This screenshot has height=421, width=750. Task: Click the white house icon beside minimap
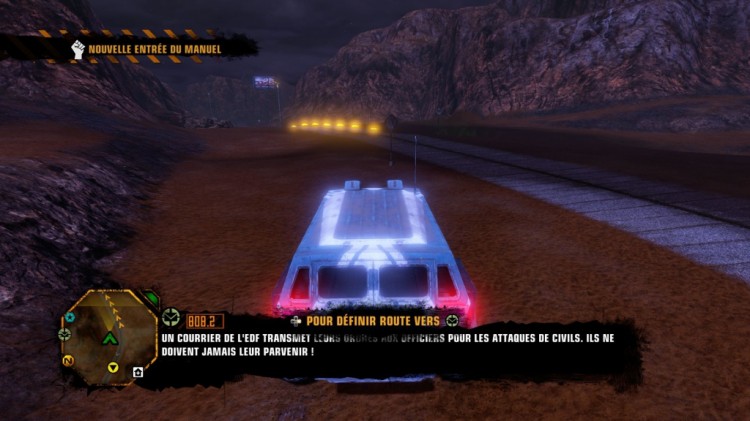(138, 372)
